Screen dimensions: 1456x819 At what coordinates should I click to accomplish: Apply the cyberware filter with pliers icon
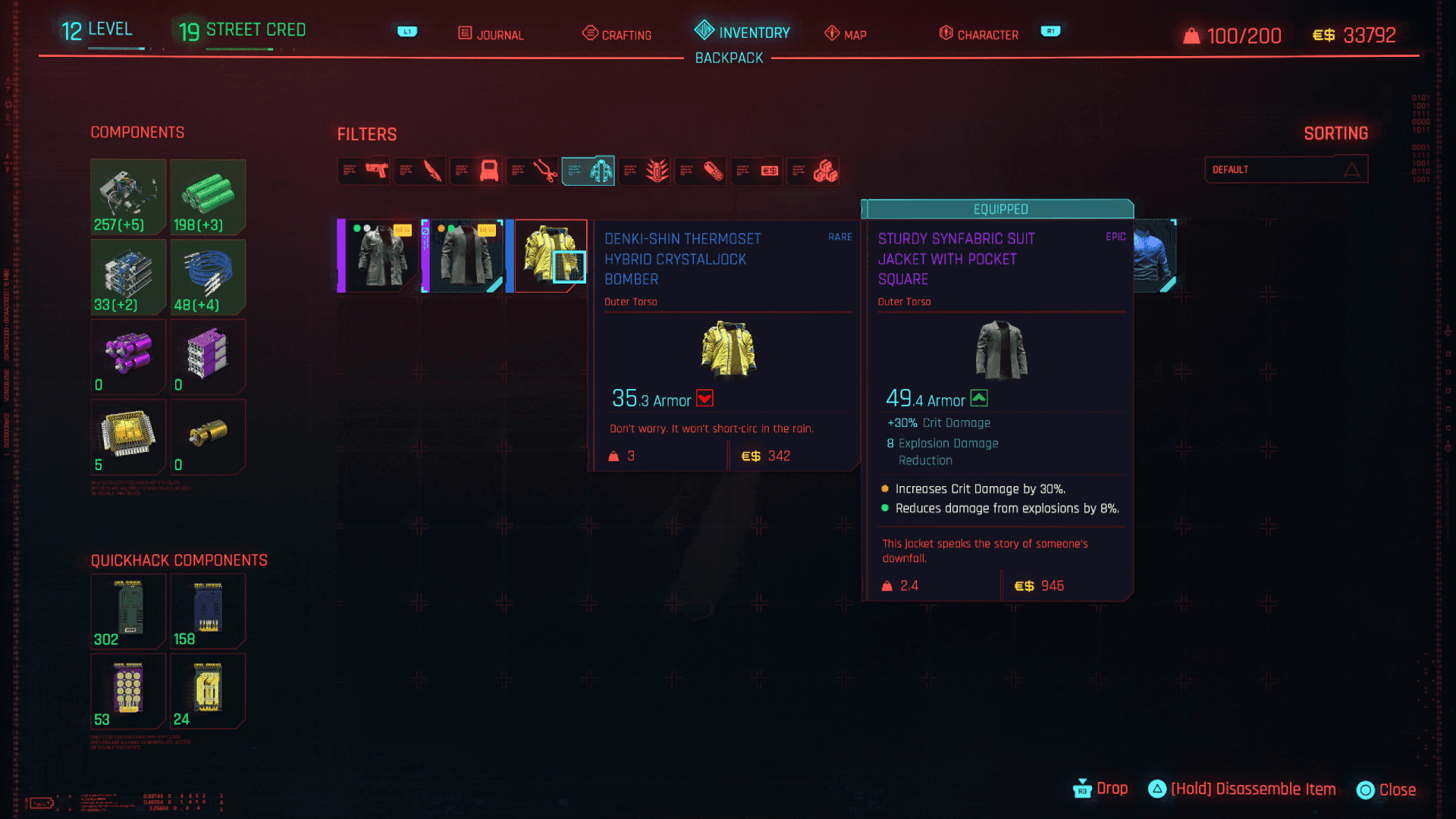pyautogui.click(x=532, y=171)
